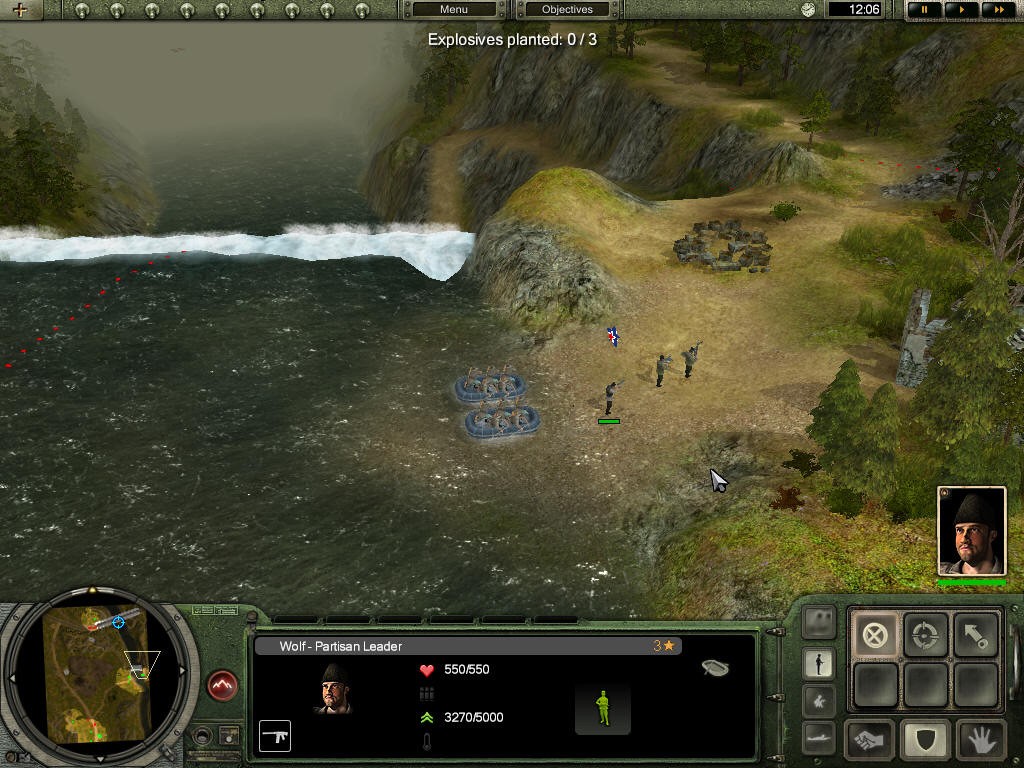Issue the move arrow command
1024x768 pixels.
(x=976, y=635)
